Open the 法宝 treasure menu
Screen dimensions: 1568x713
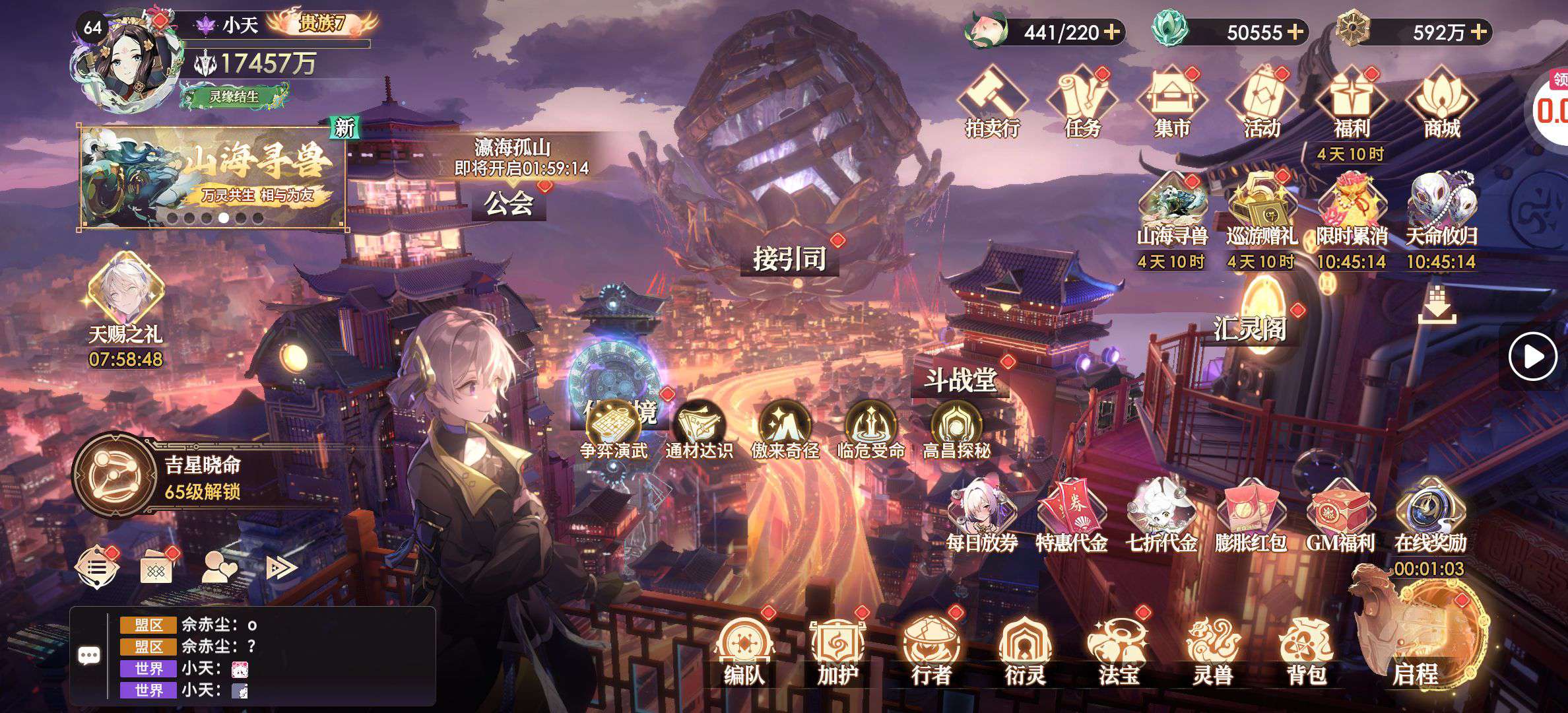(1119, 650)
